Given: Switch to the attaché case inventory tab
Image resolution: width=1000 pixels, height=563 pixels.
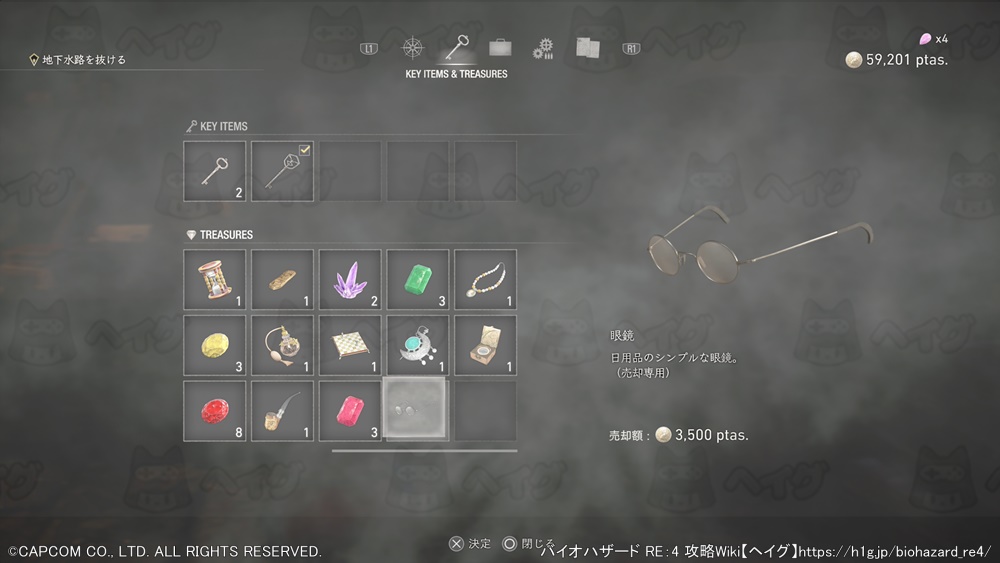Looking at the screenshot, I should [500, 47].
